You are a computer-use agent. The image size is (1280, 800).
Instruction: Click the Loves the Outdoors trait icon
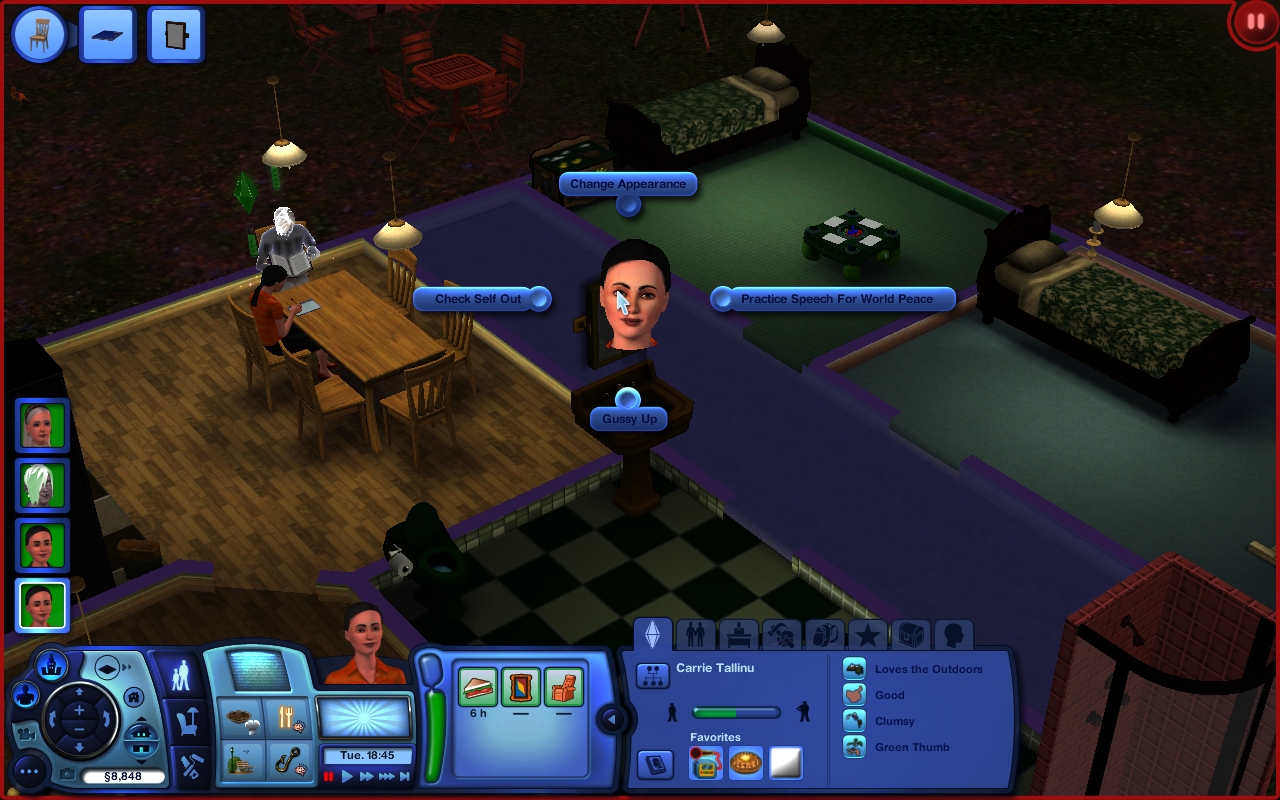[855, 669]
